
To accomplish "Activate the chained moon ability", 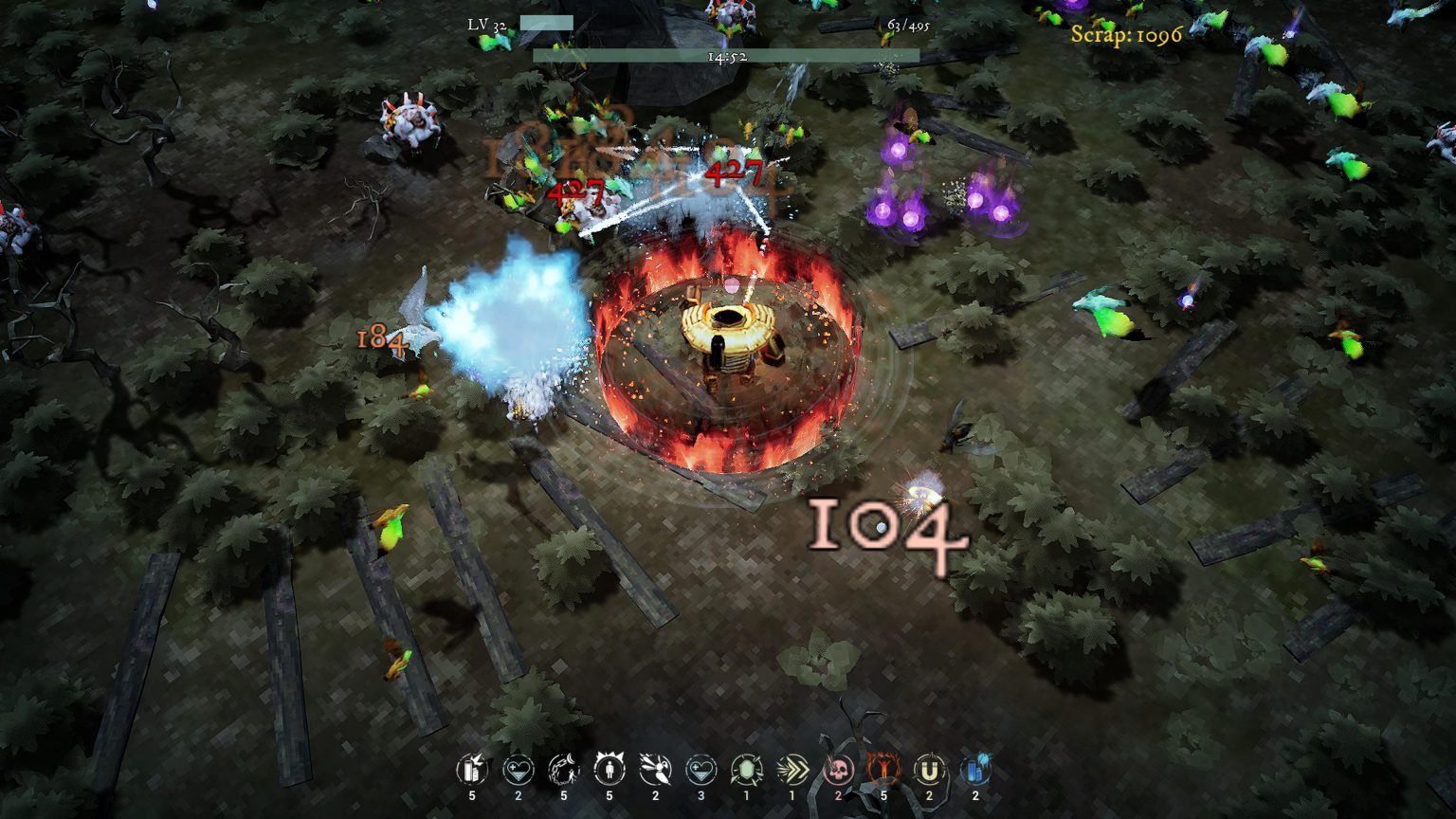I will click(562, 771).
